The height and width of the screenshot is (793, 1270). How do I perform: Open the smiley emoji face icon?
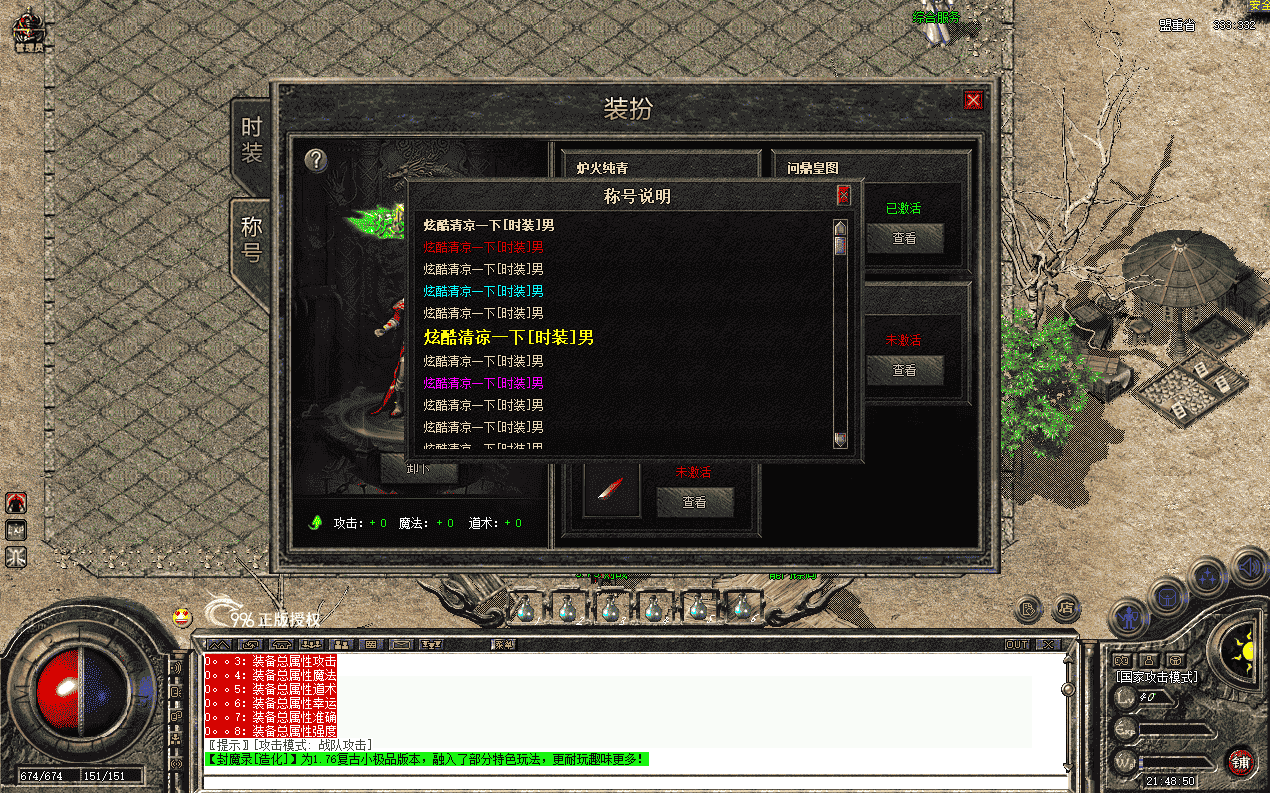[182, 617]
